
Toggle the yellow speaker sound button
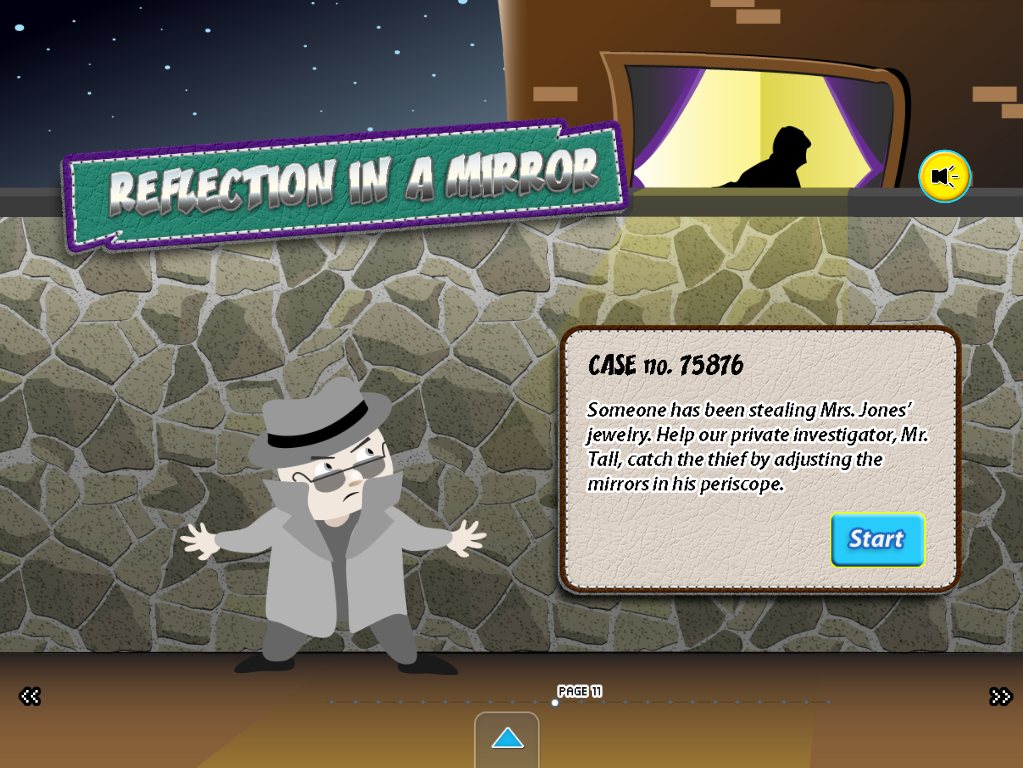pyautogui.click(x=944, y=177)
